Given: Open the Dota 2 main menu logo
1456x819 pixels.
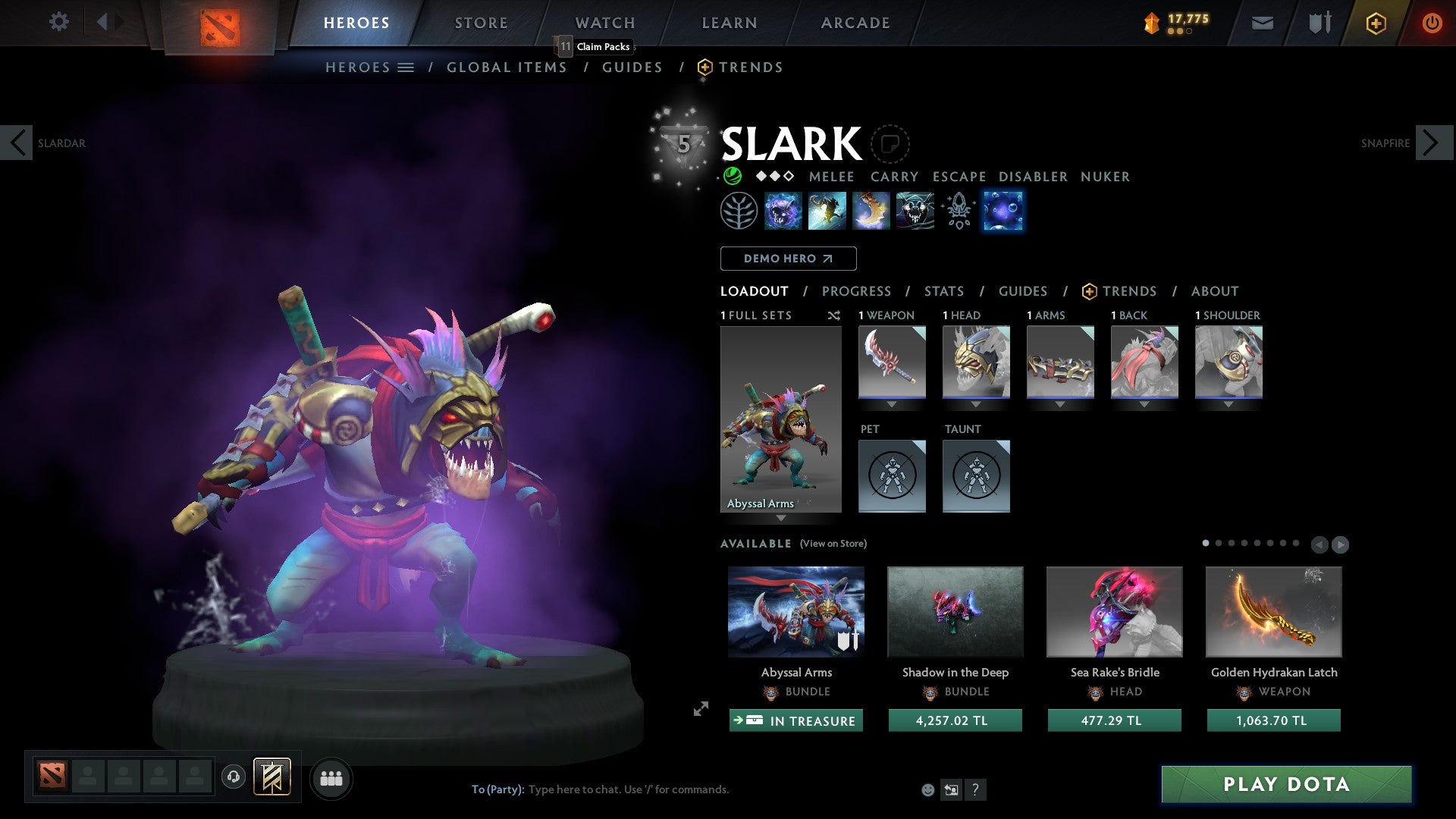Looking at the screenshot, I should 220,23.
